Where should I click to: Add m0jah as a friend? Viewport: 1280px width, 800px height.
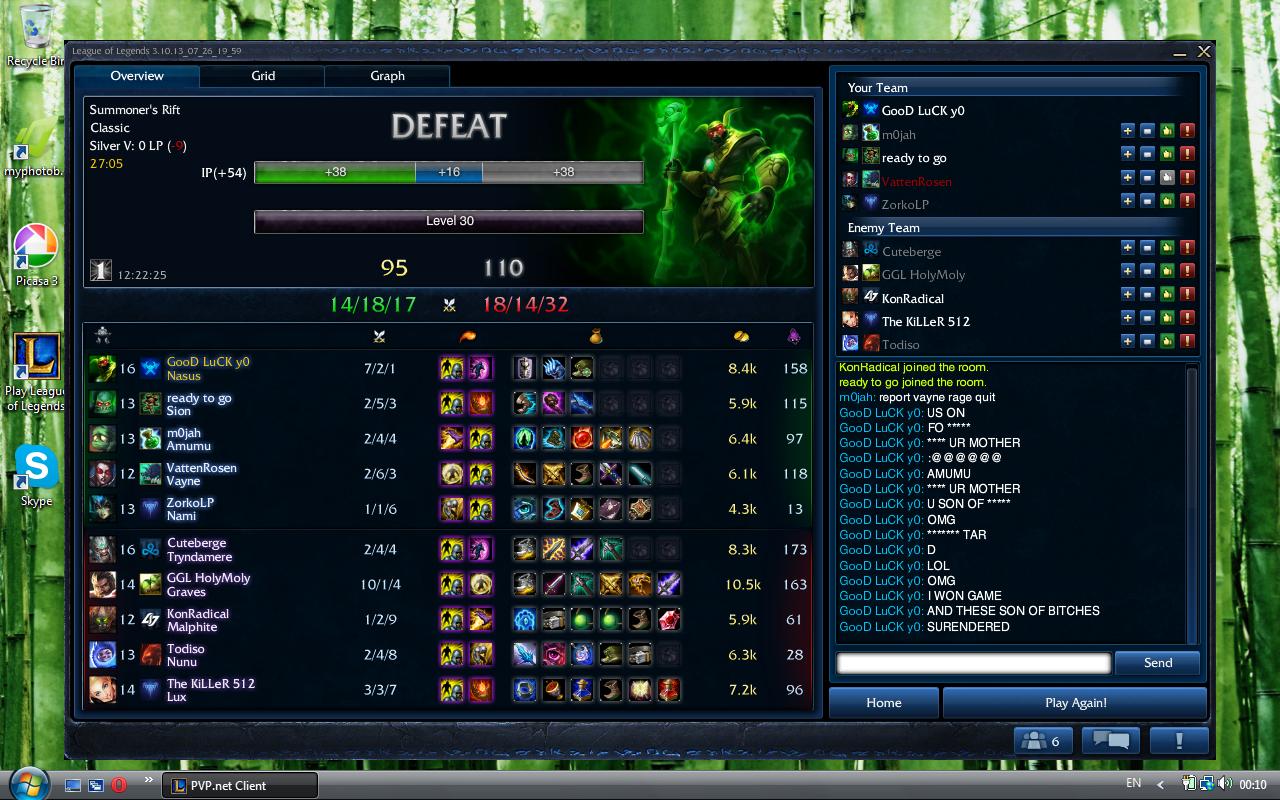coord(1128,131)
